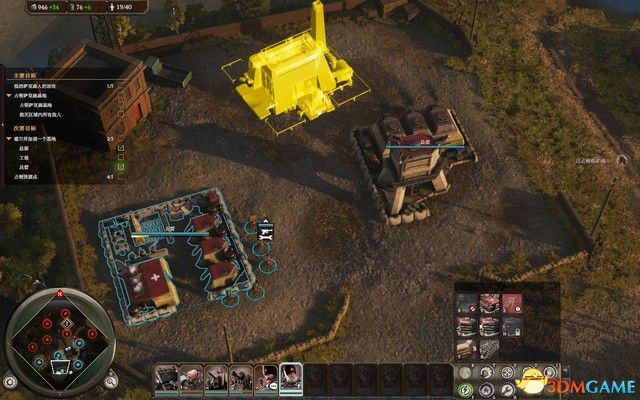640x400 pixels.
Task: Select the white-capped unit portrait in the unit bar
Action: click(292, 378)
